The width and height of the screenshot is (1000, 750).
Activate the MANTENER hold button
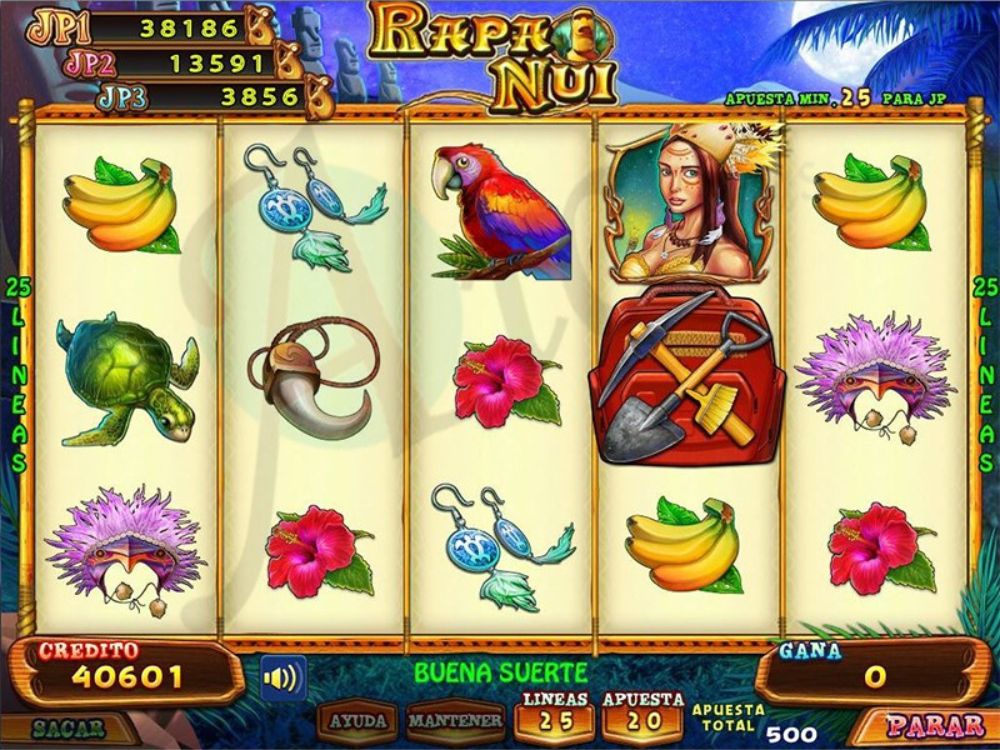455,721
